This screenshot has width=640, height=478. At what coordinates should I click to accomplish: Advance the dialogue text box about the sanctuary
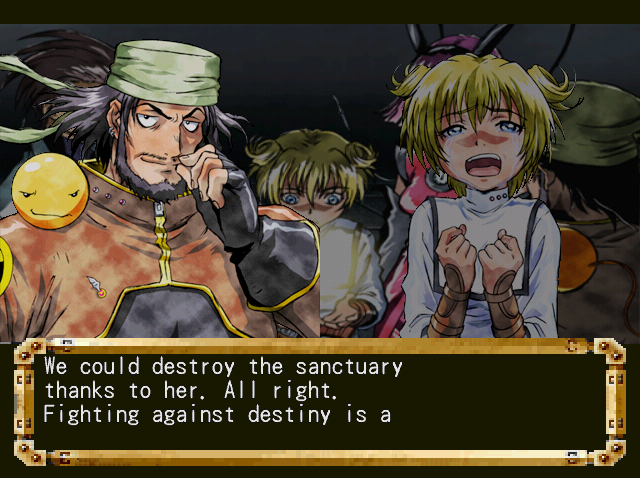click(x=320, y=399)
